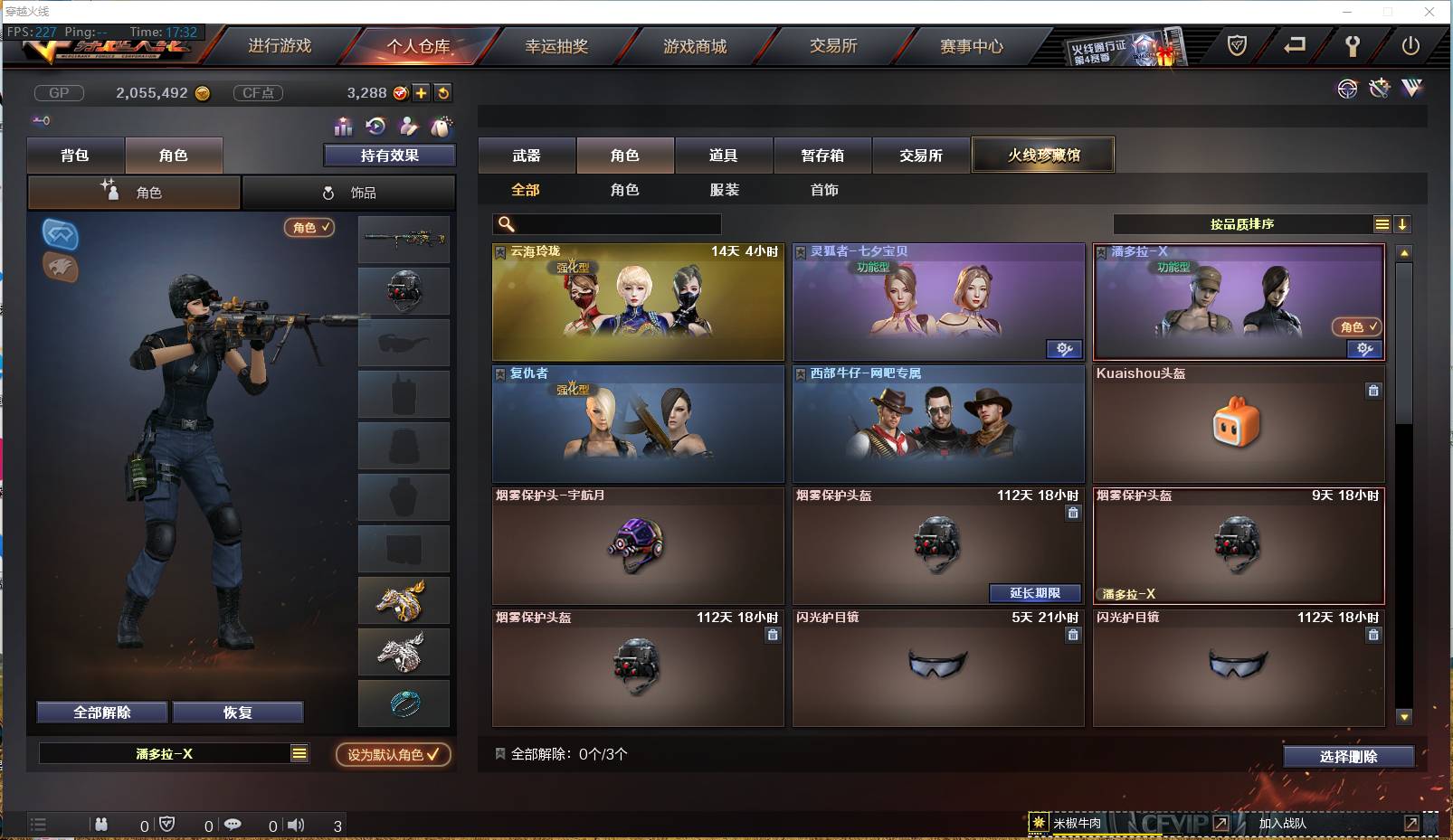1453x840 pixels.
Task: Click the 角色 checkmark badge on 潘多拉-X
Action: point(1355,327)
